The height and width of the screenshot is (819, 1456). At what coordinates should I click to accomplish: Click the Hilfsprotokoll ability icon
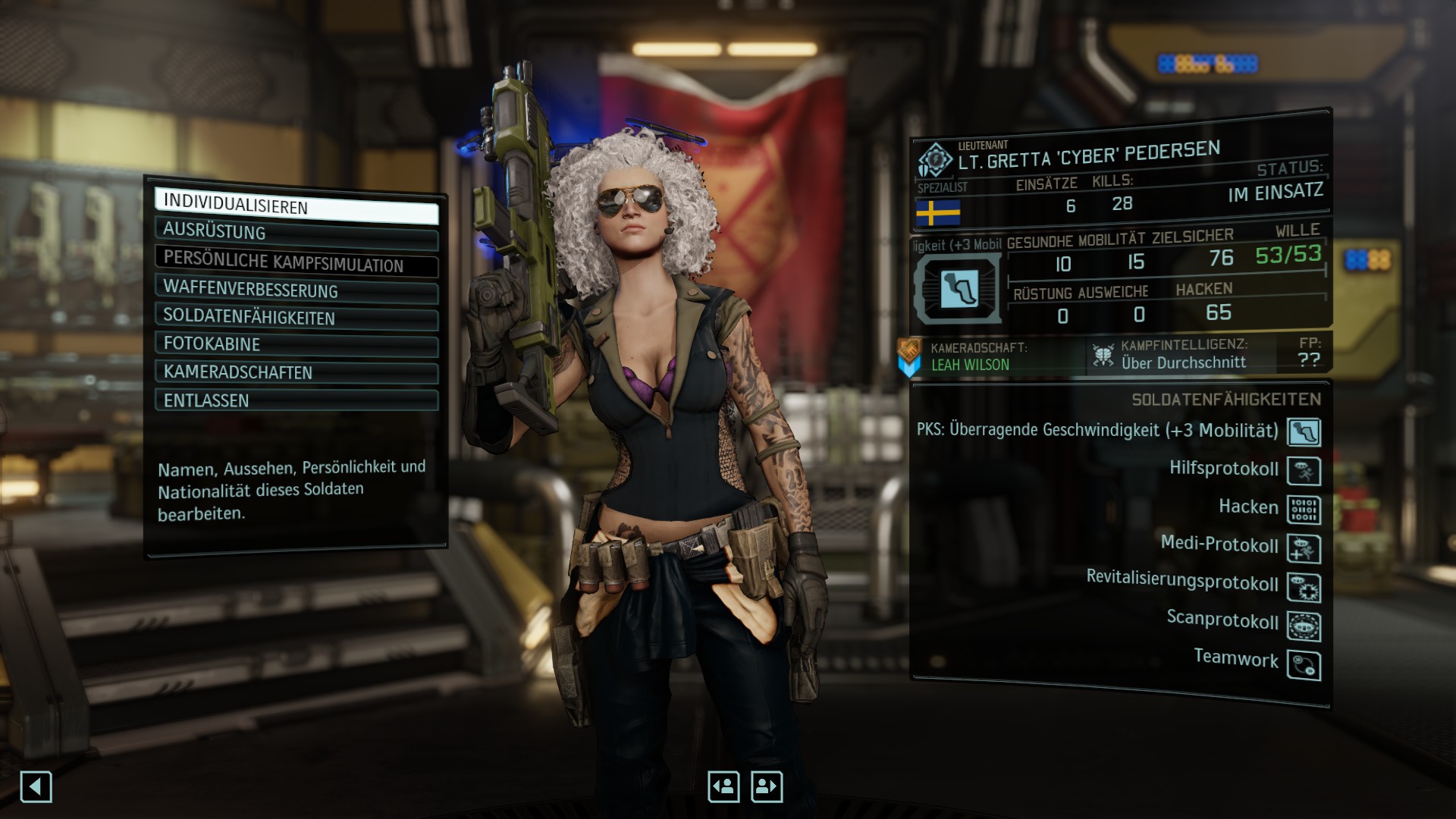(1304, 471)
